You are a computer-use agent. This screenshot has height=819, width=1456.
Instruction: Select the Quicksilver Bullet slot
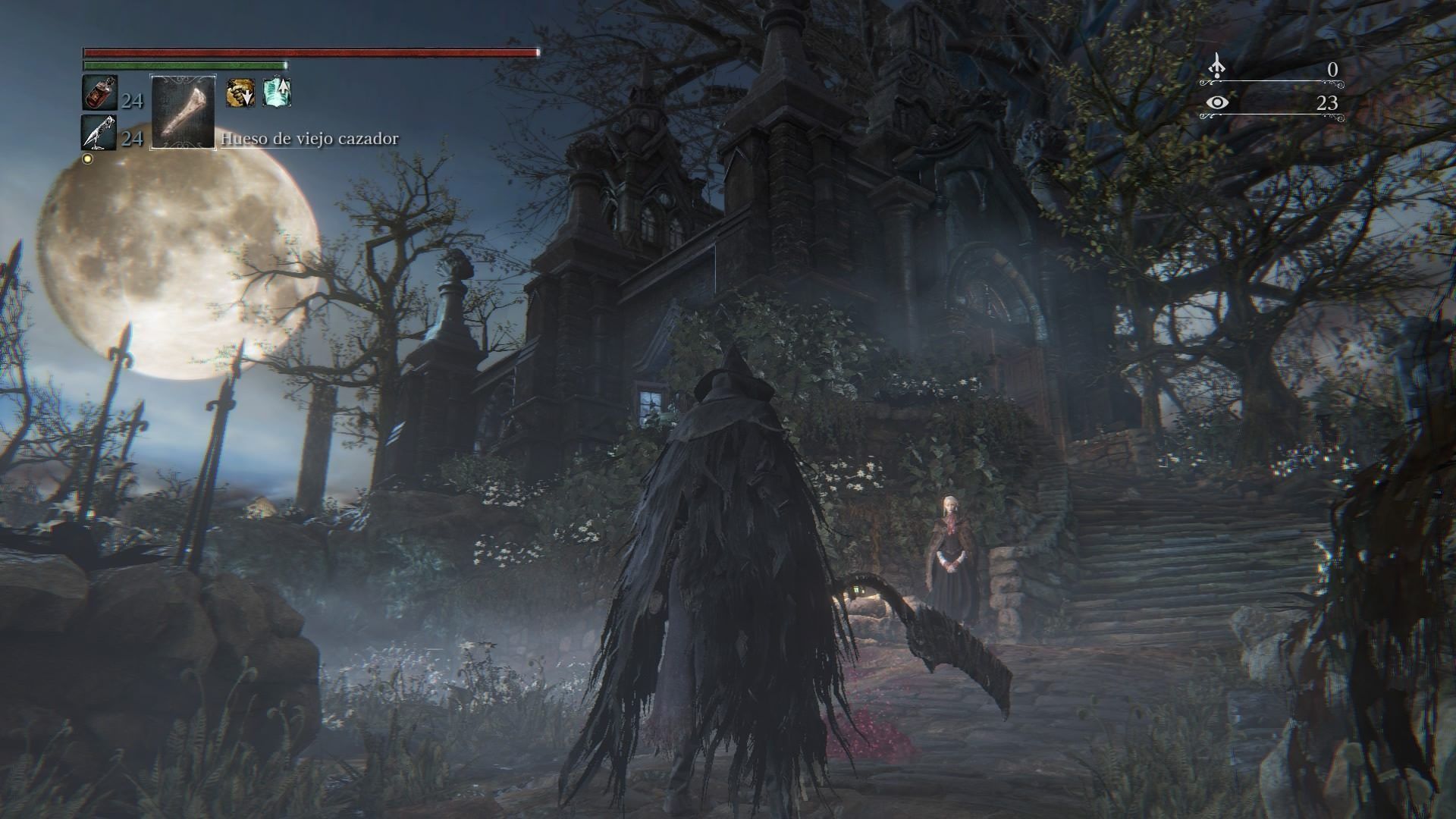(99, 133)
